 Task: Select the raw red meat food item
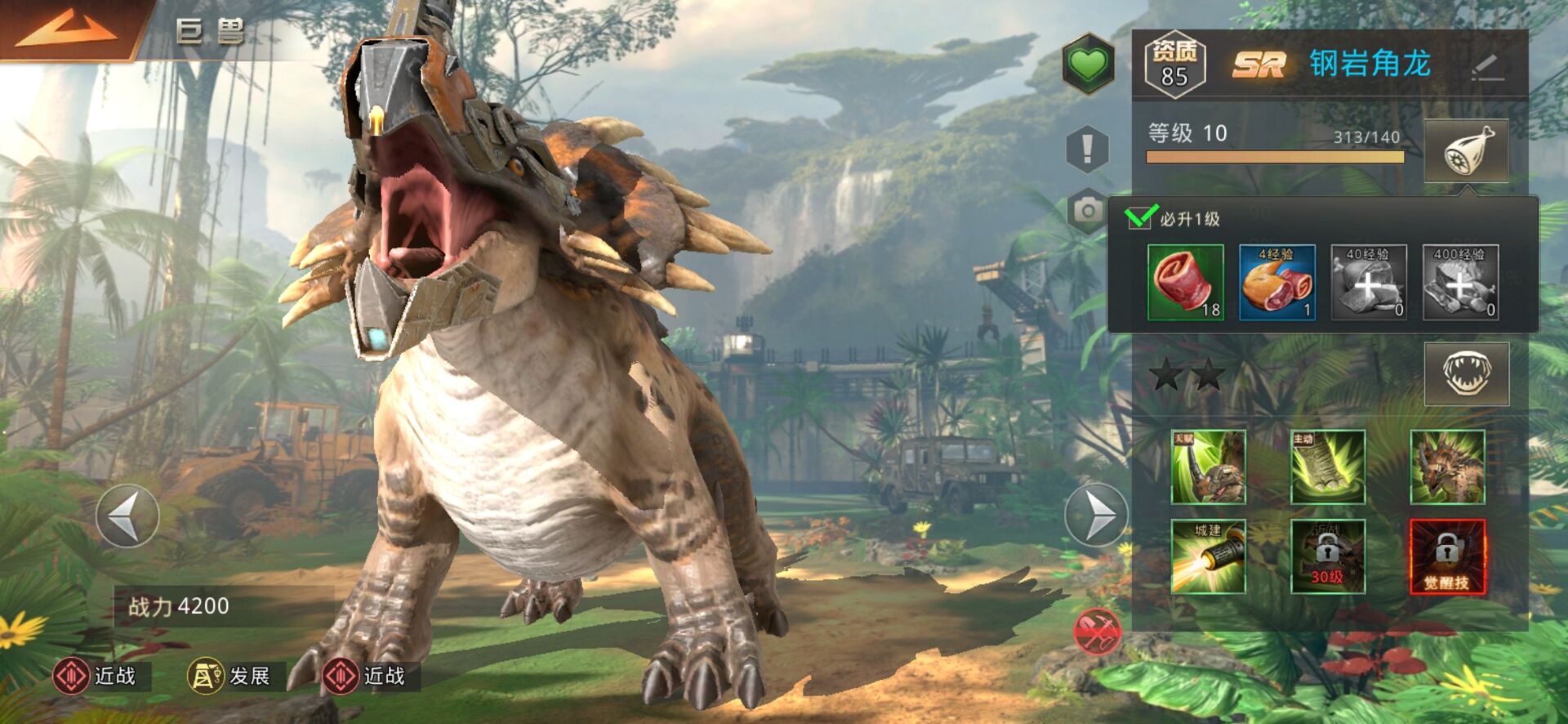(1185, 283)
